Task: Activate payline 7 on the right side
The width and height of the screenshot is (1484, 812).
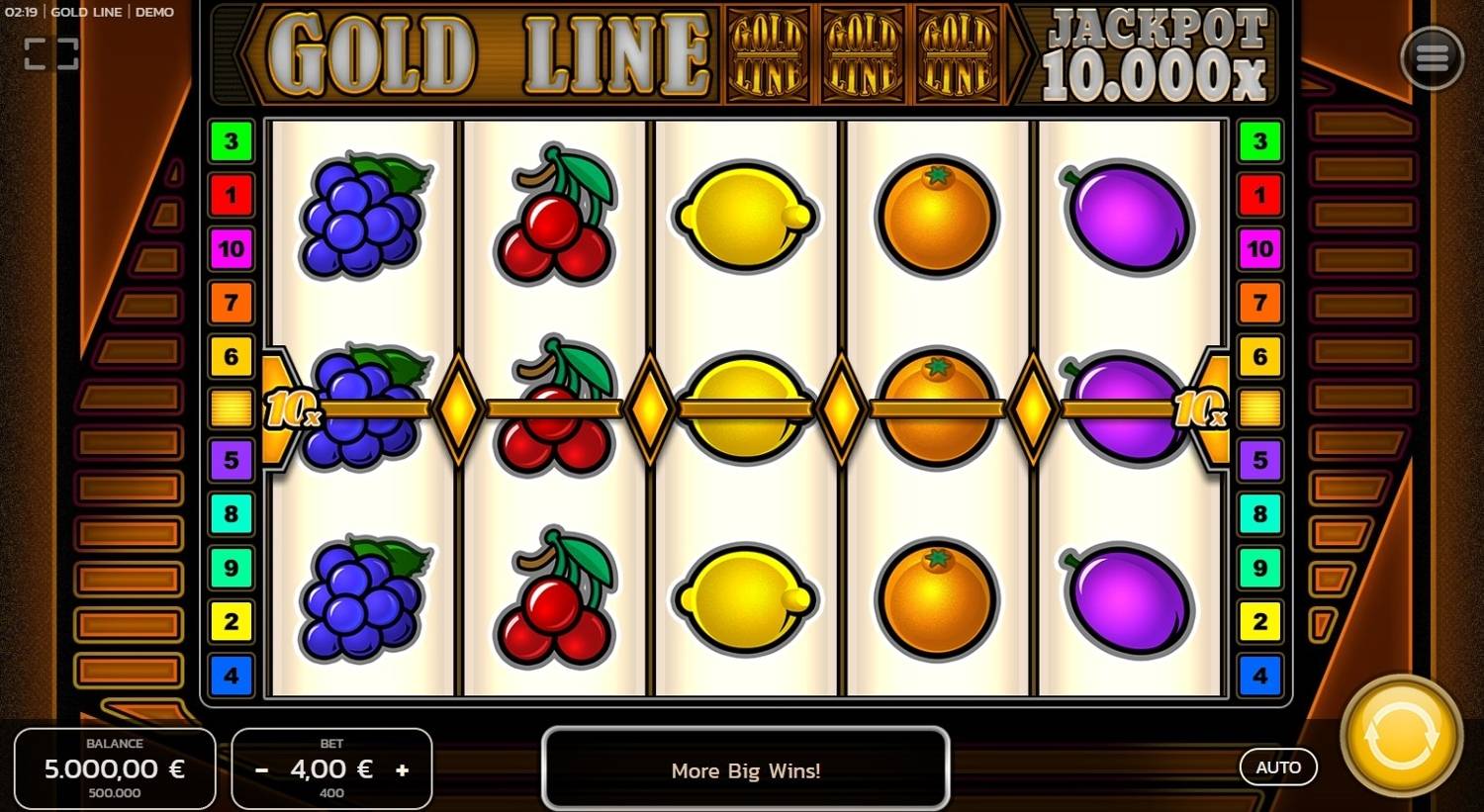Action: (1260, 303)
